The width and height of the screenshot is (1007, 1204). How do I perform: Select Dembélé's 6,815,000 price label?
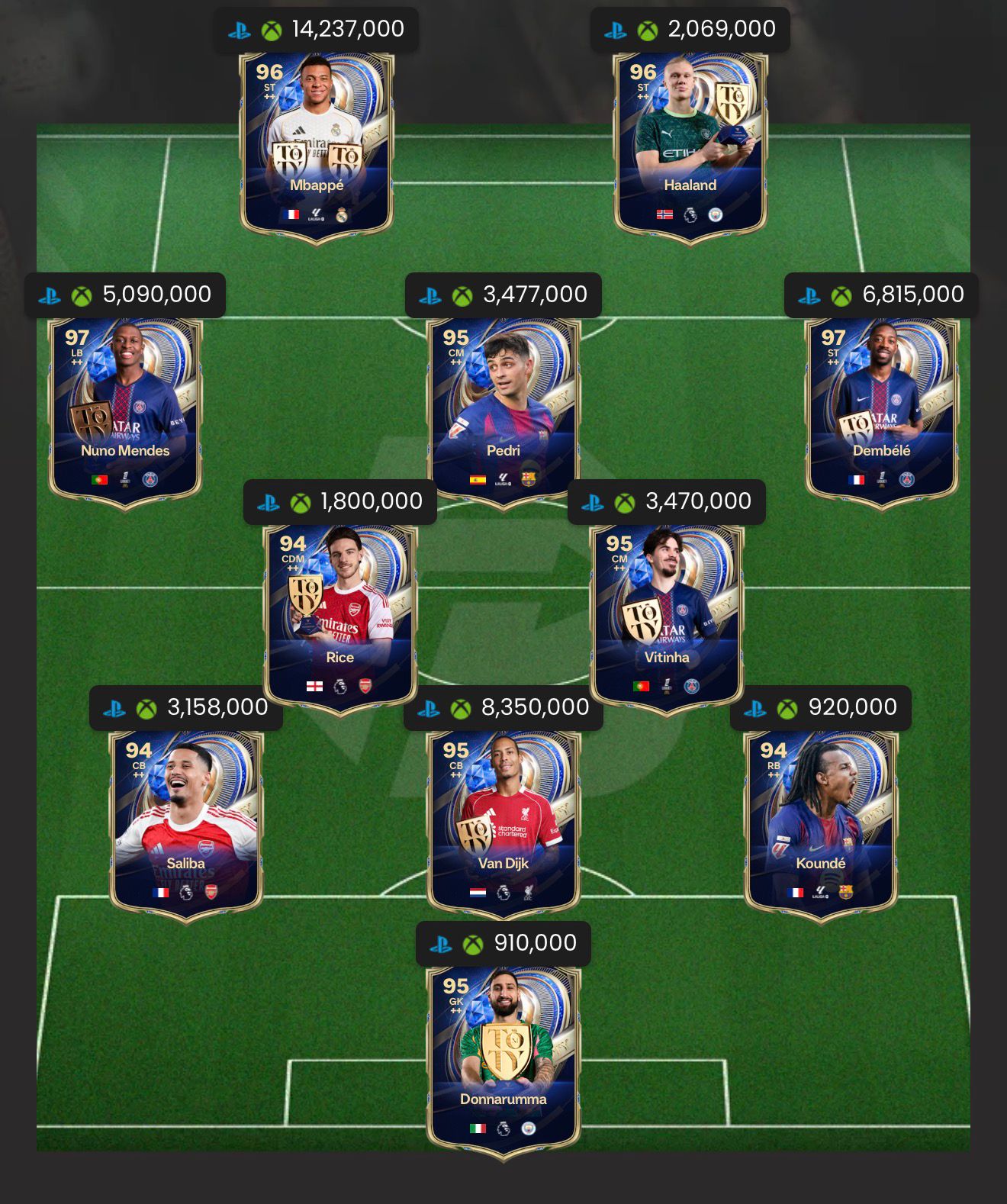(x=881, y=295)
